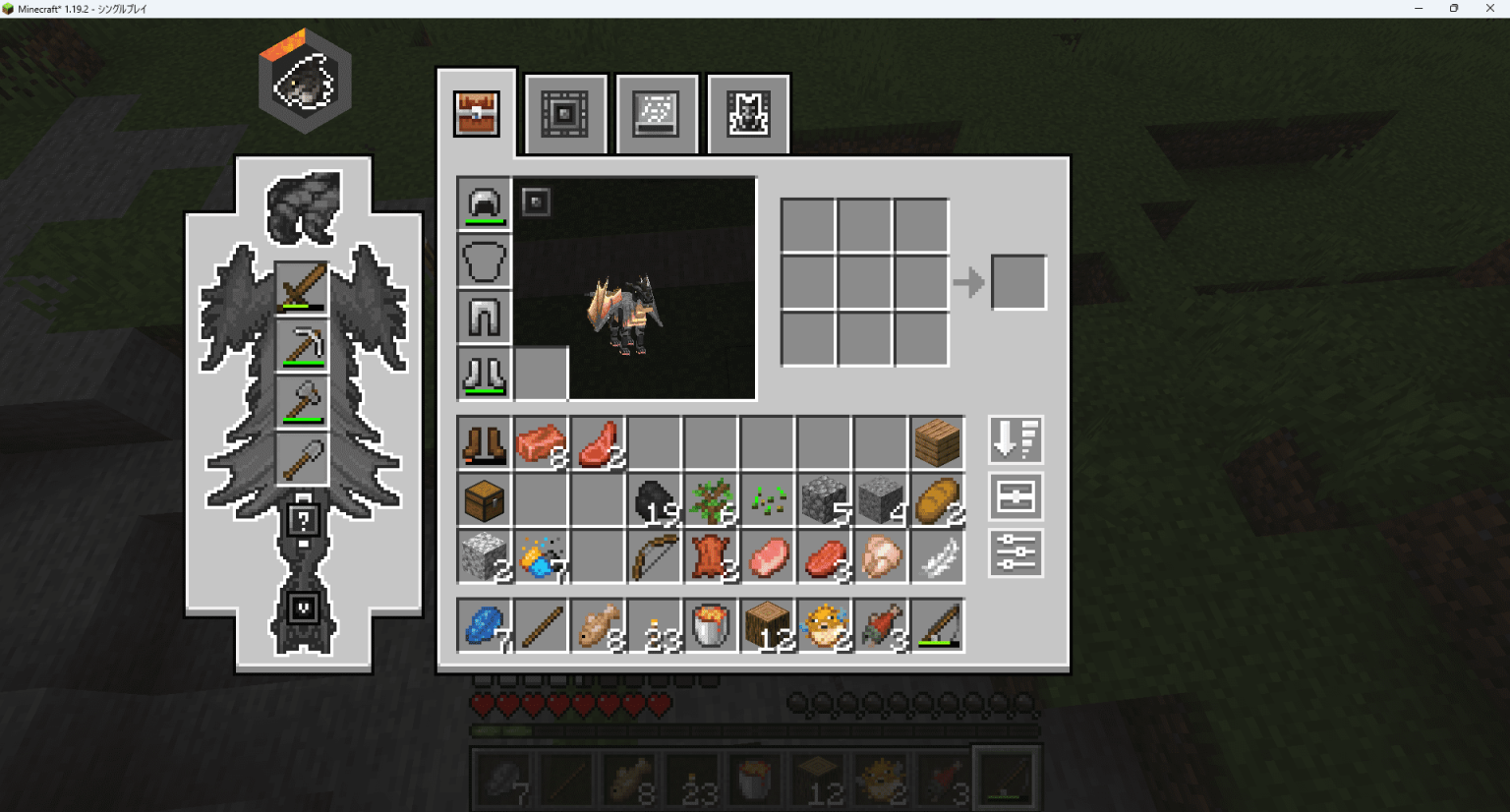This screenshot has width=1510, height=812.
Task: Select the wooden sword in claw slots
Action: pyautogui.click(x=302, y=289)
